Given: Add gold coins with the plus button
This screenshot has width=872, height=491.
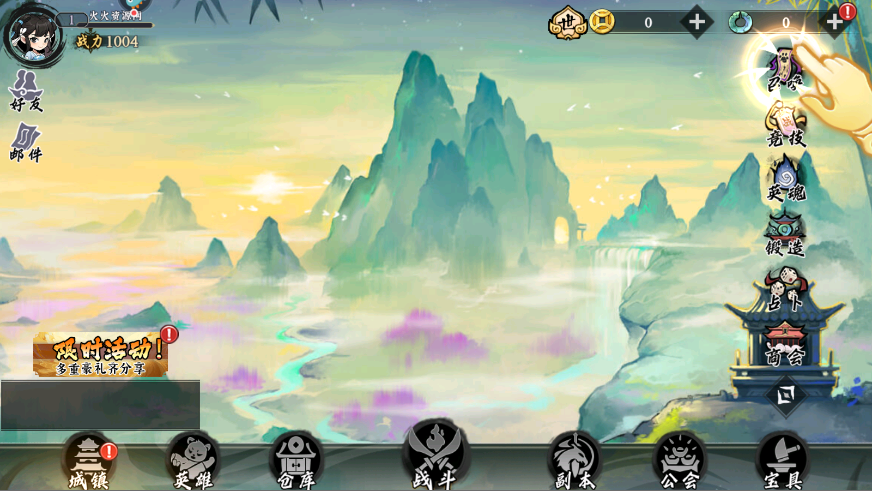Looking at the screenshot, I should (x=696, y=22).
